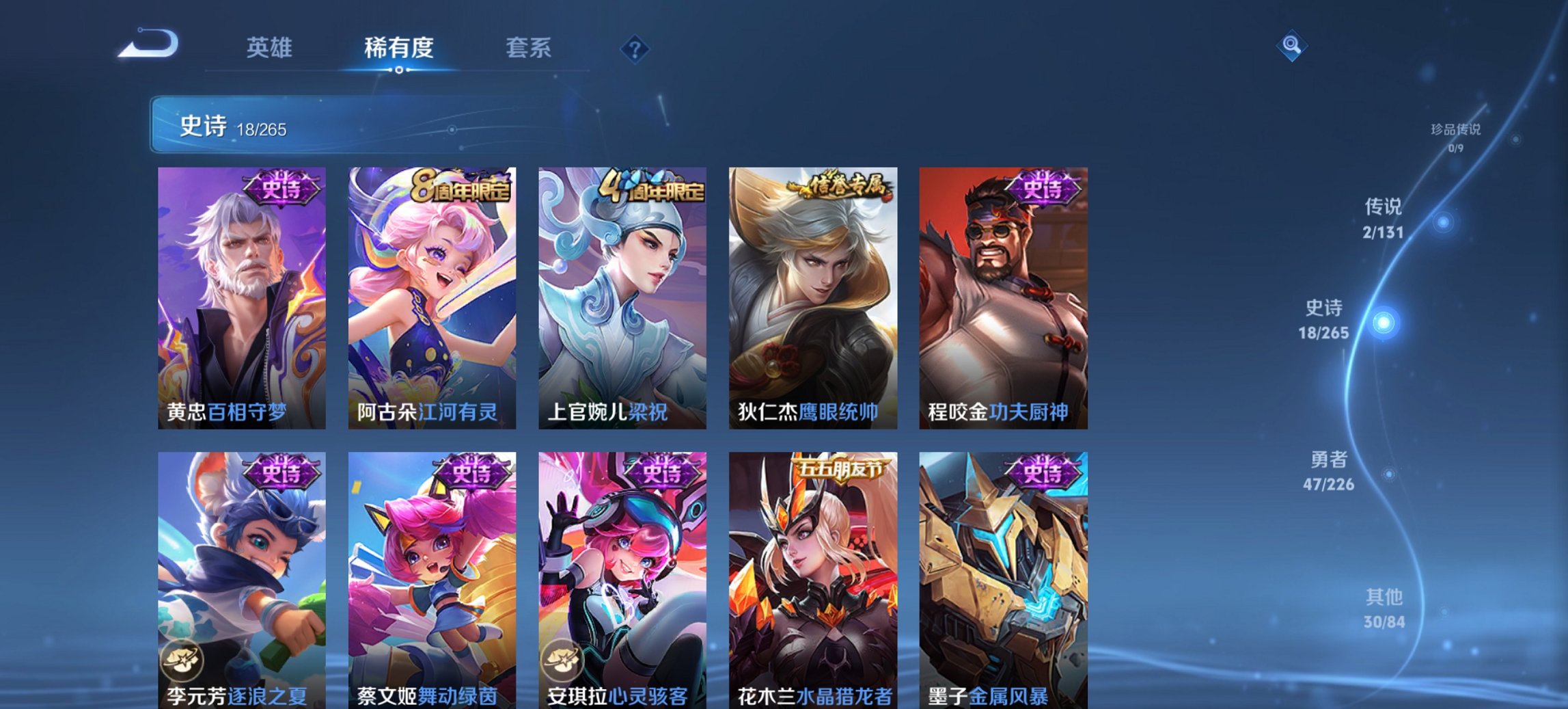Screen dimensions: 1568x709
Task: Select the 蔡文姬舞动绿茵 skin card
Action: click(430, 581)
